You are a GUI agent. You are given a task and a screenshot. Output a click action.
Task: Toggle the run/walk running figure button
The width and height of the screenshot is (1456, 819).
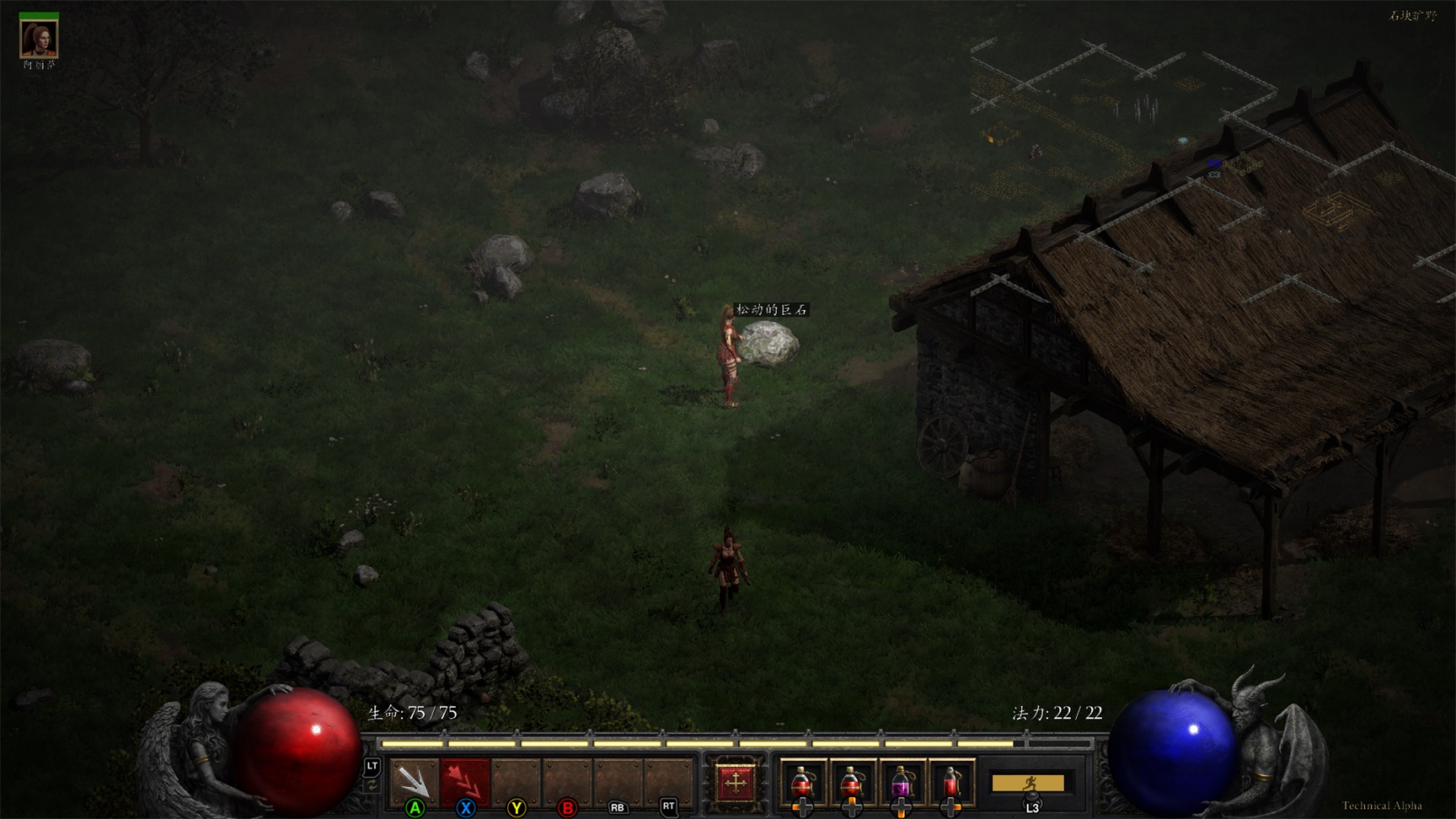pos(1028,784)
